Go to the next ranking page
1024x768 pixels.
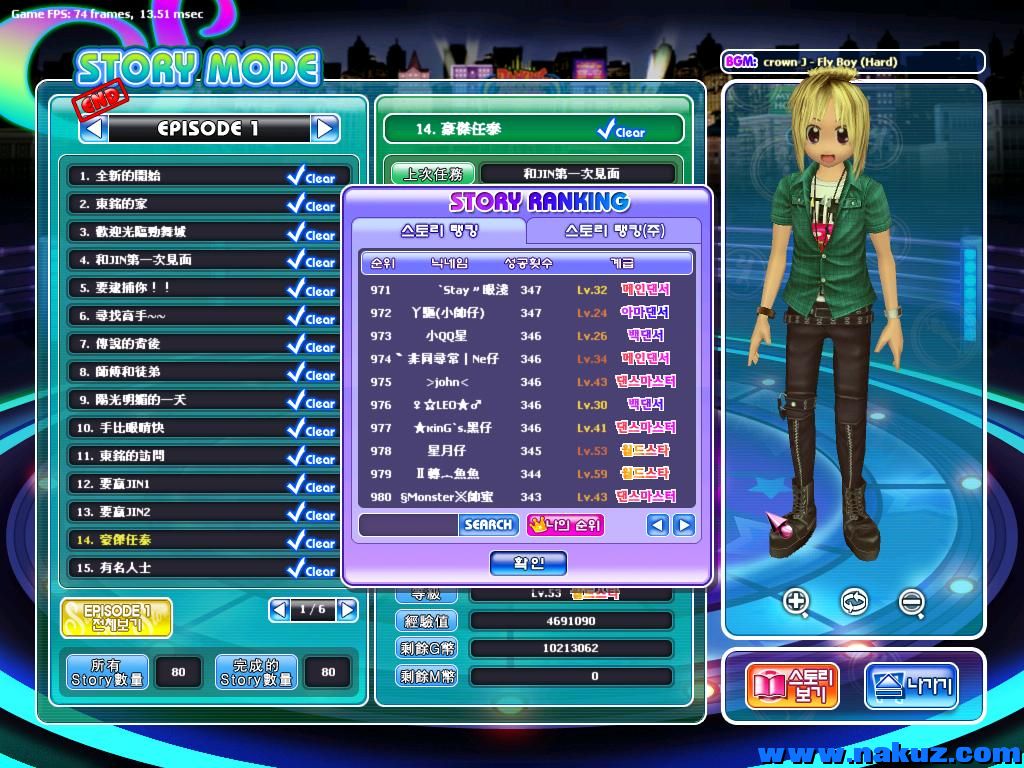684,524
